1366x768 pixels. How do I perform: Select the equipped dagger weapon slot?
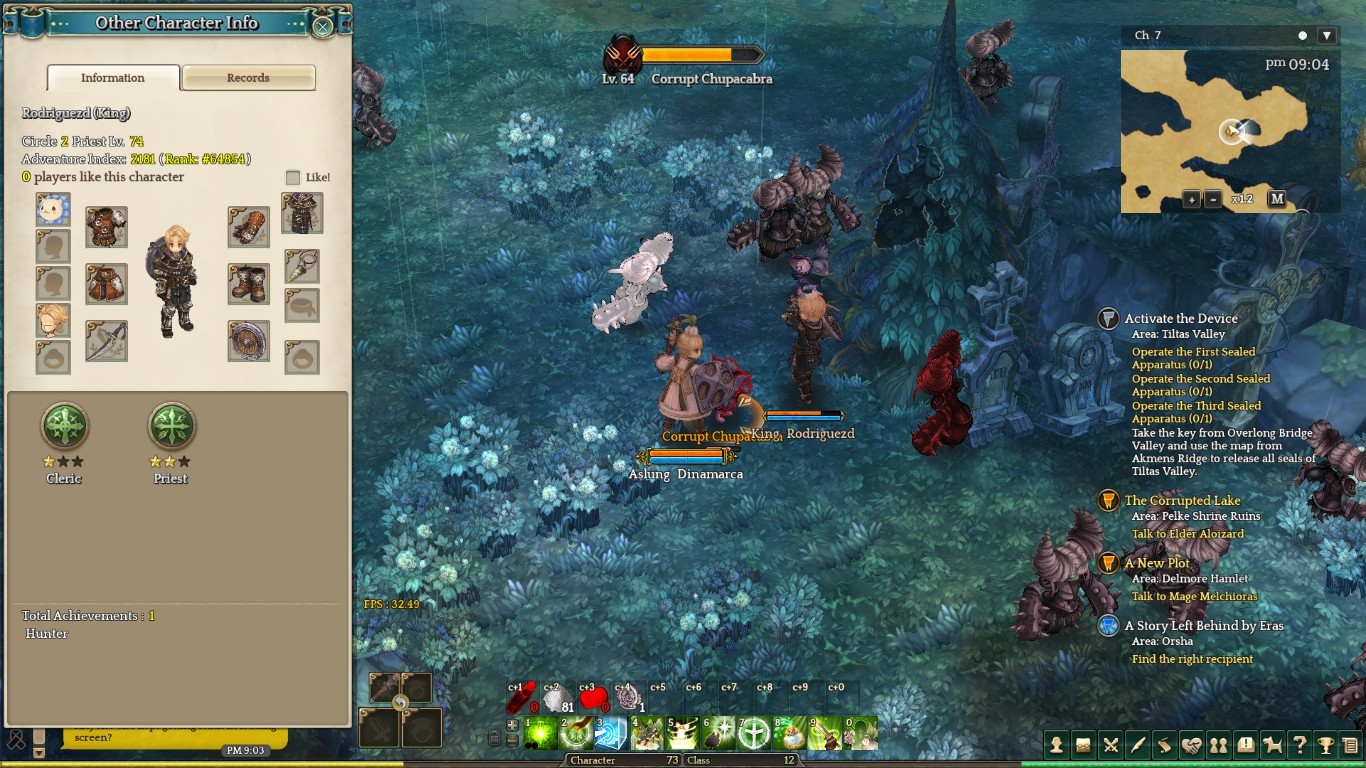[x=106, y=341]
